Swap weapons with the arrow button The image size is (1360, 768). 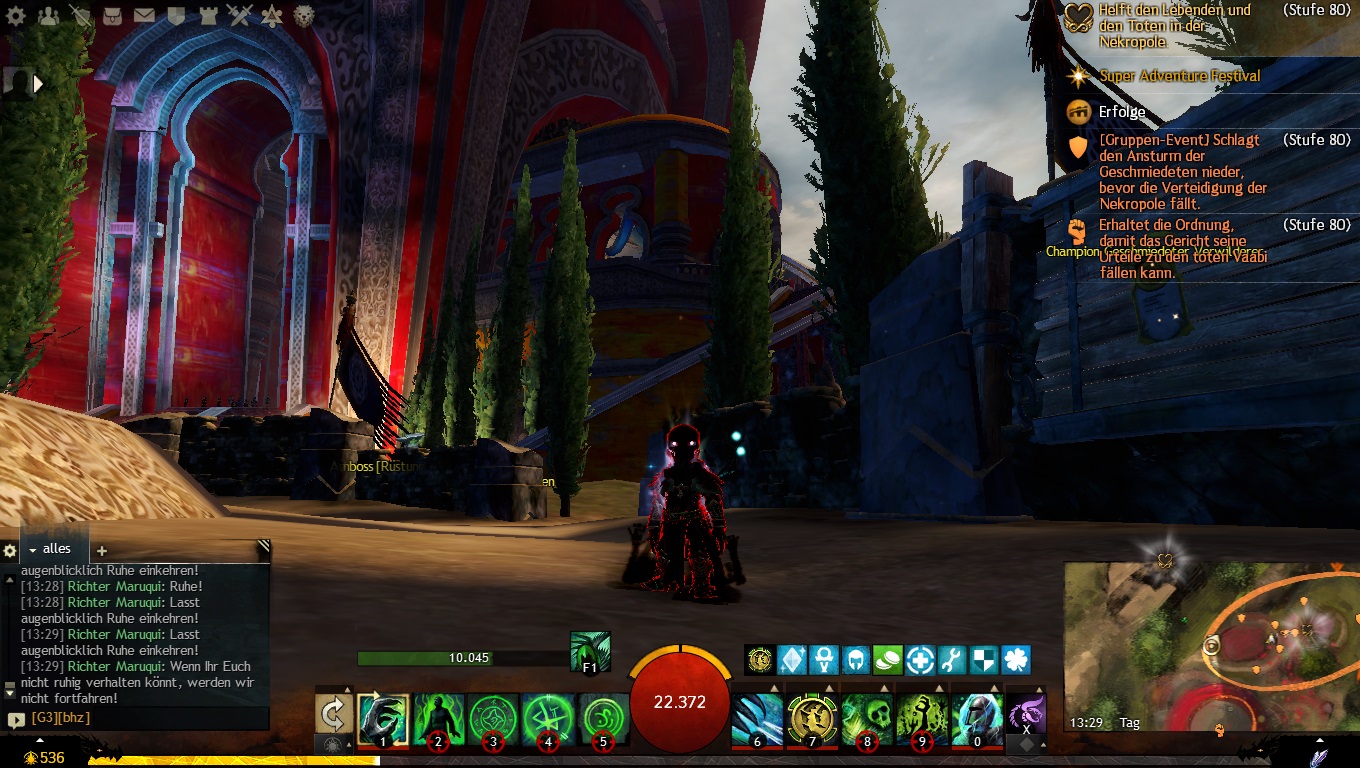tap(332, 714)
